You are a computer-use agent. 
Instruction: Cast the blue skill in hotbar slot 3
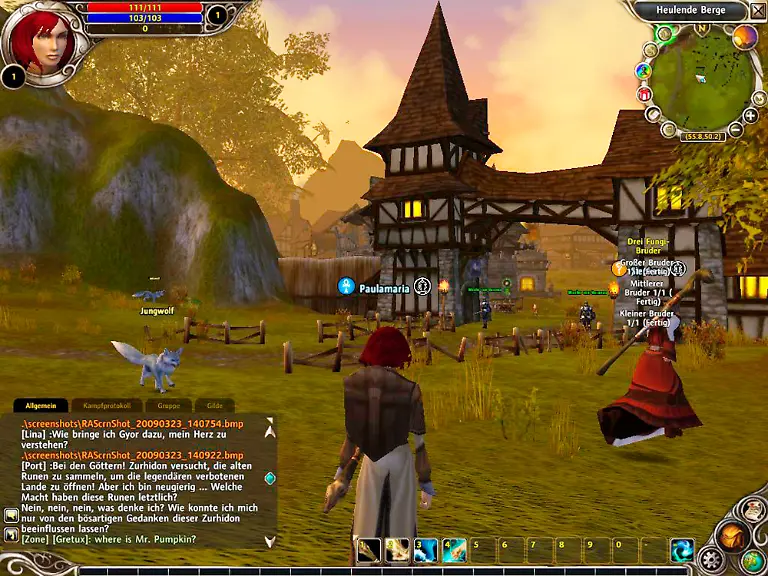point(426,549)
